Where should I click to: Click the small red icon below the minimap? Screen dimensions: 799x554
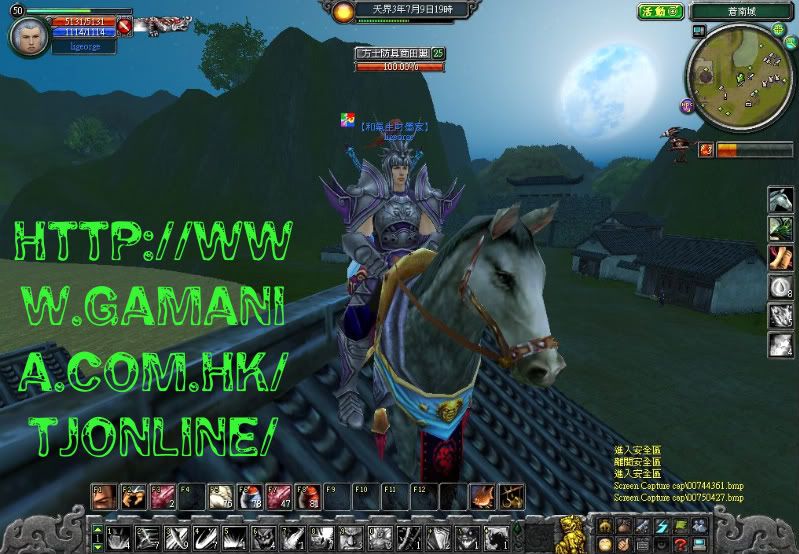click(706, 149)
